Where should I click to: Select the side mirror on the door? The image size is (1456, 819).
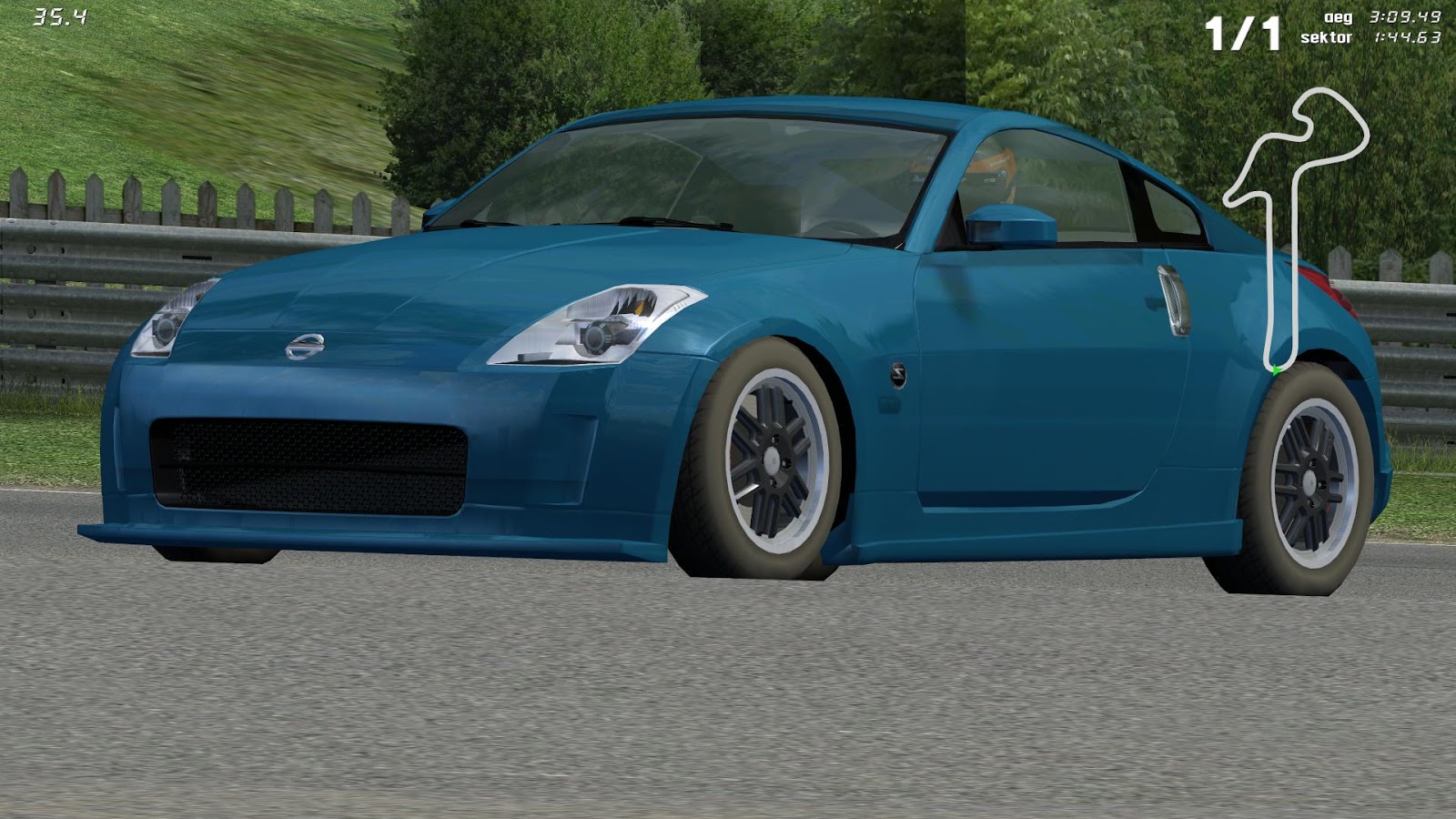1010,223
